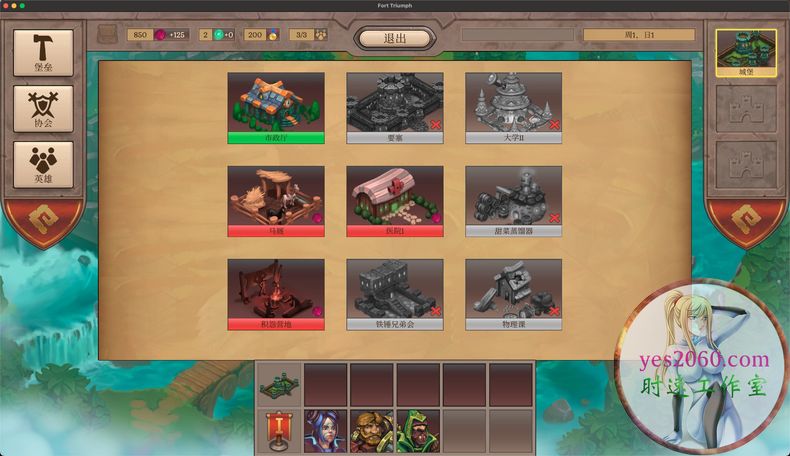
Task: Pick the 马厩 stables building
Action: coord(275,200)
